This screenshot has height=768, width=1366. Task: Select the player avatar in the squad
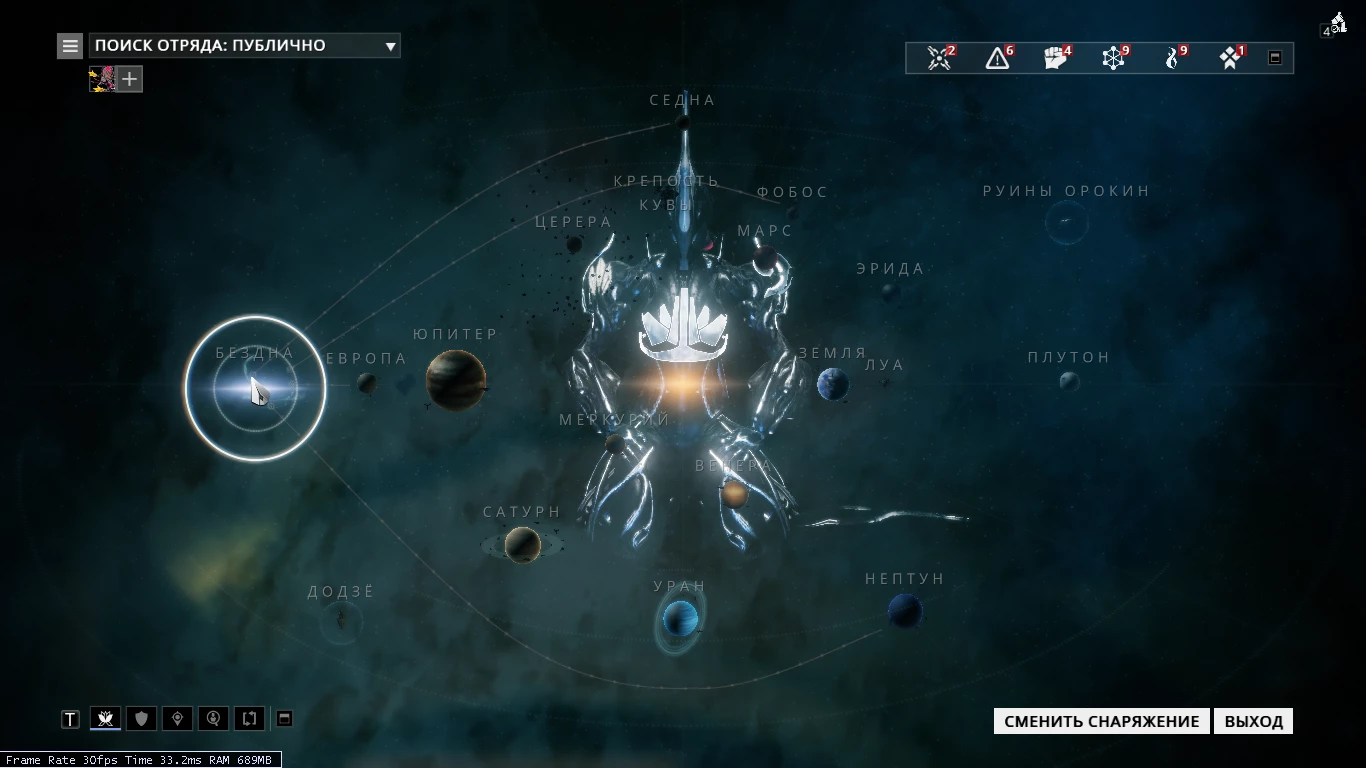103,79
